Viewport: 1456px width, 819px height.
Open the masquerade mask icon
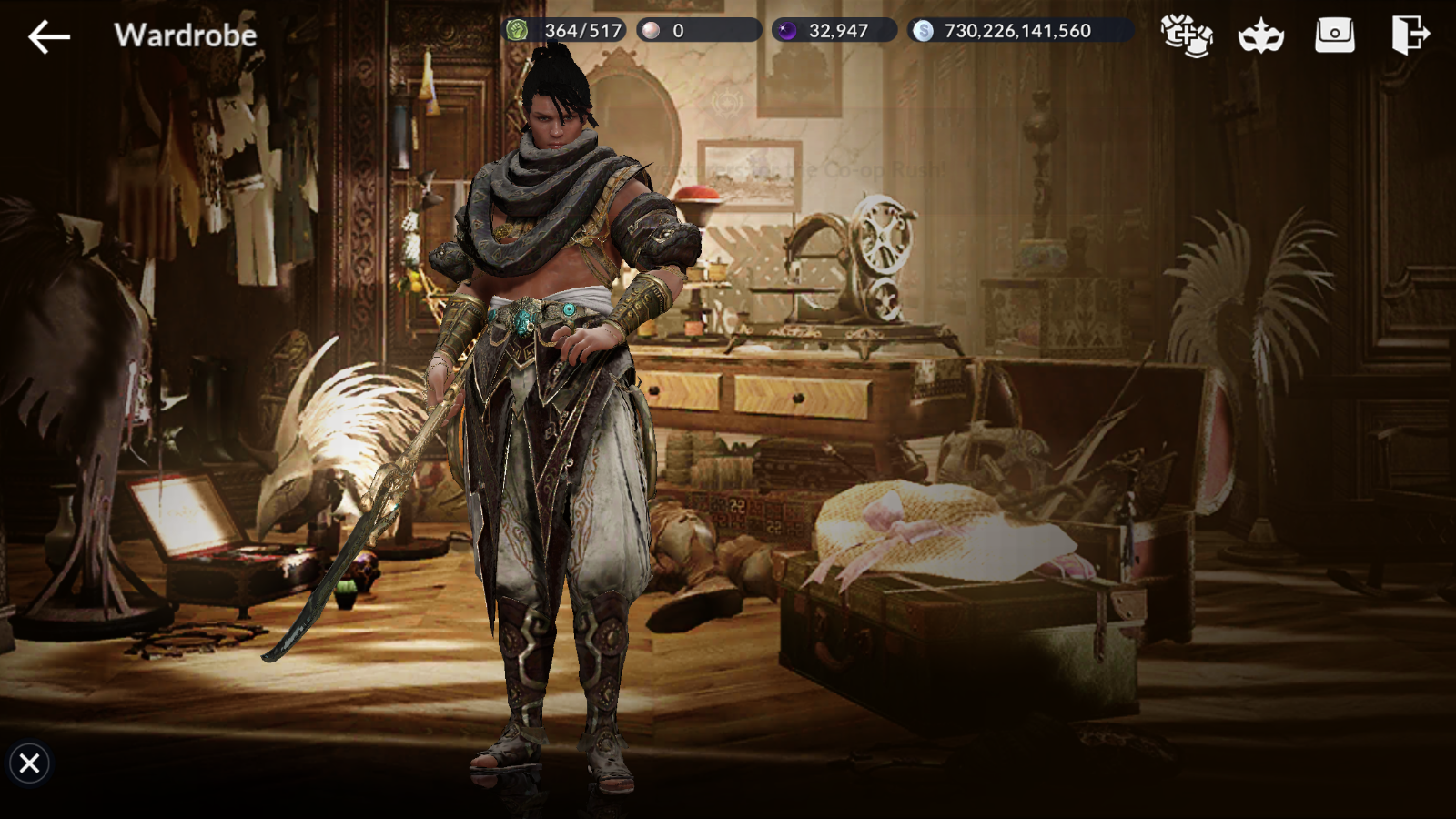tap(1260, 36)
